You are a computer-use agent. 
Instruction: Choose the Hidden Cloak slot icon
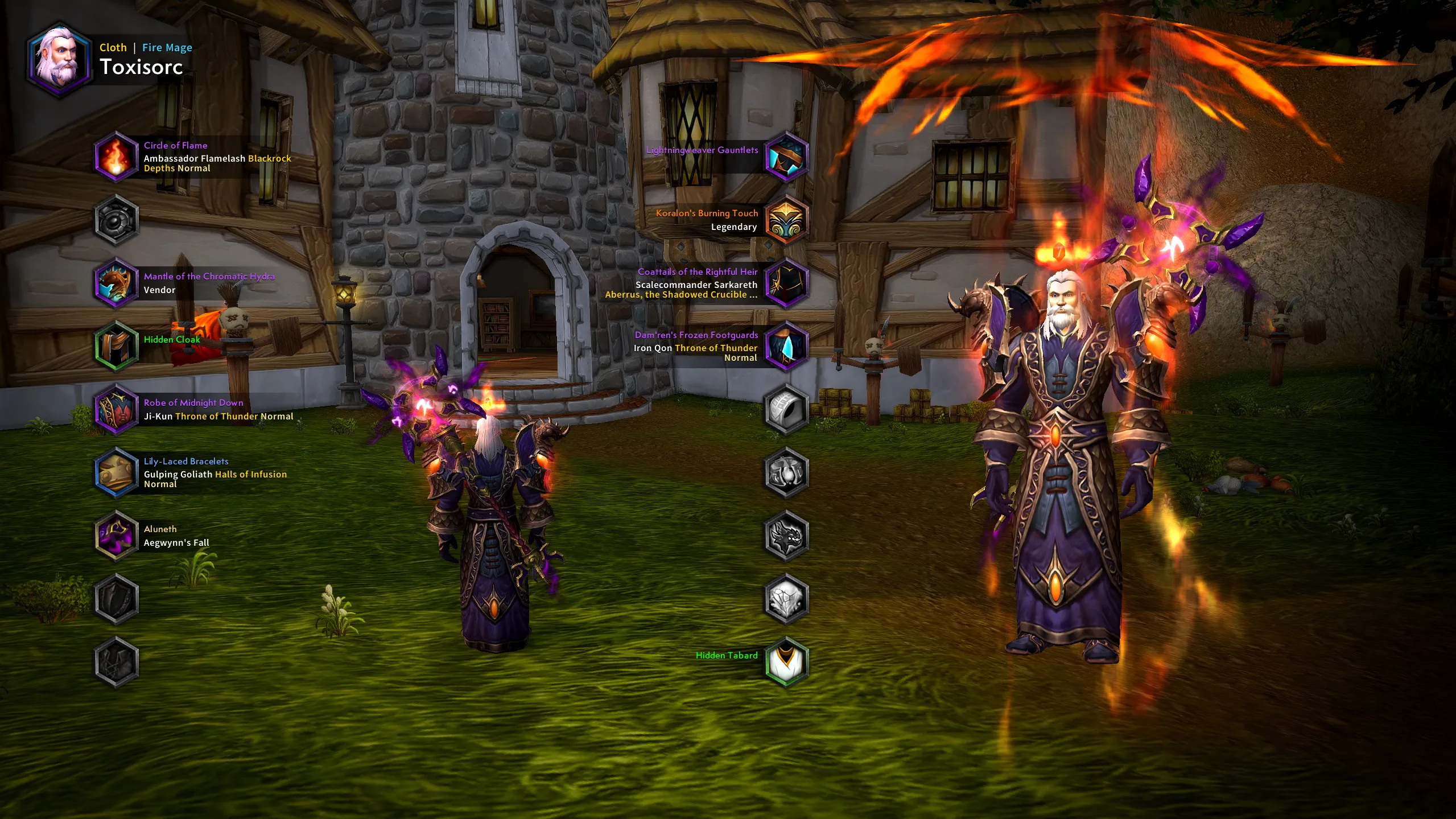coord(116,345)
